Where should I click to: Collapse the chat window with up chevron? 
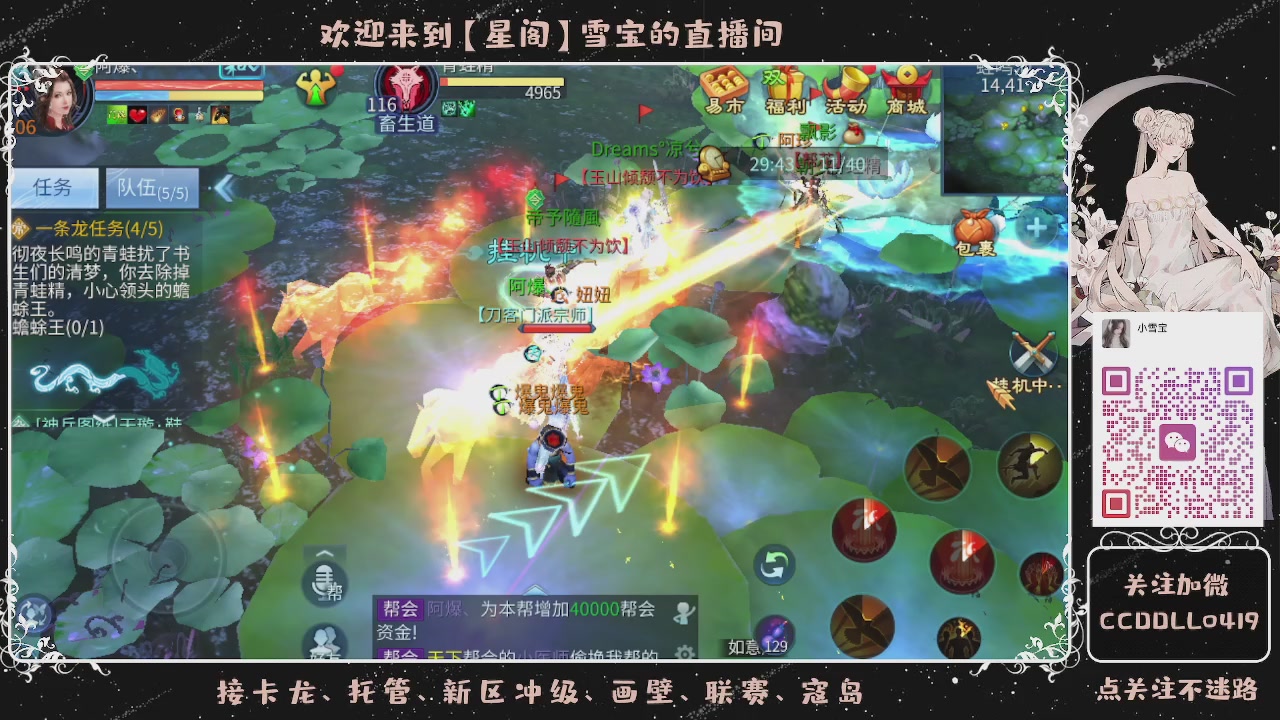pyautogui.click(x=534, y=590)
